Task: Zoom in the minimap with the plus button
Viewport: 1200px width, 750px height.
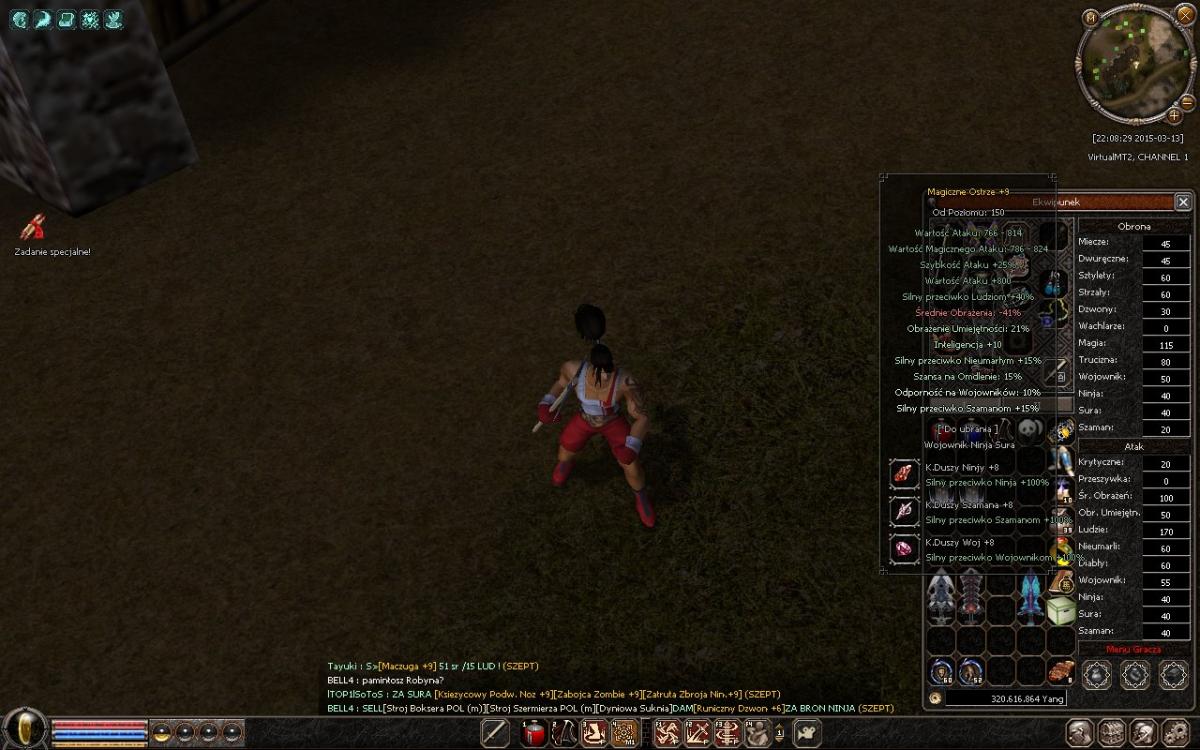Action: [x=1174, y=116]
